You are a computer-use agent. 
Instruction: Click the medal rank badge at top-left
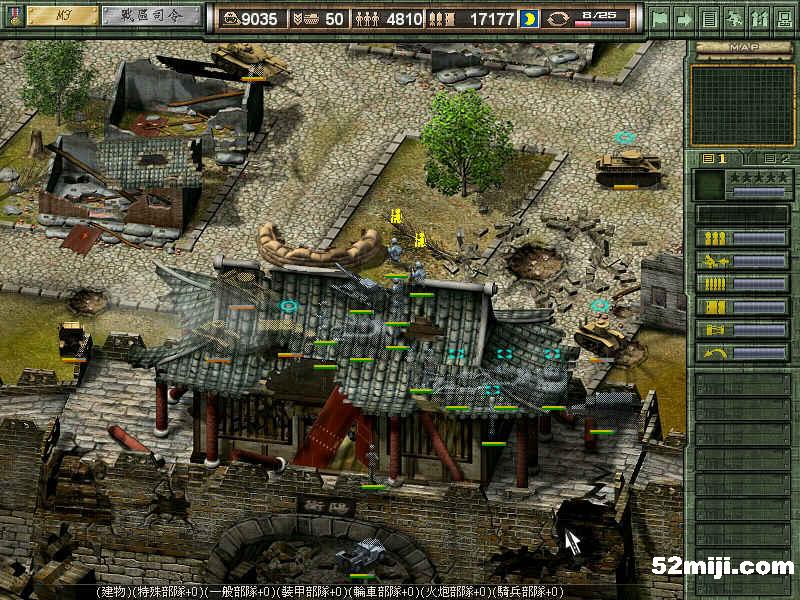13,17
